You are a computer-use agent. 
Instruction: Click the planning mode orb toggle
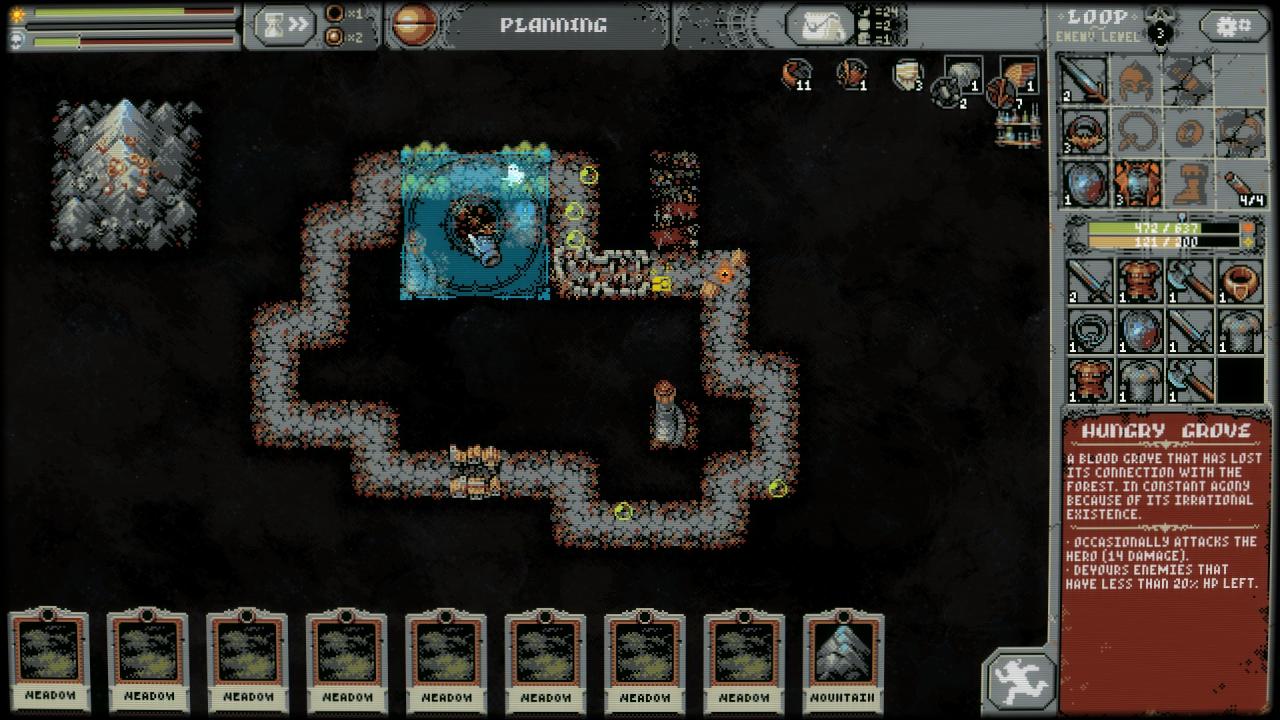pyautogui.click(x=414, y=25)
